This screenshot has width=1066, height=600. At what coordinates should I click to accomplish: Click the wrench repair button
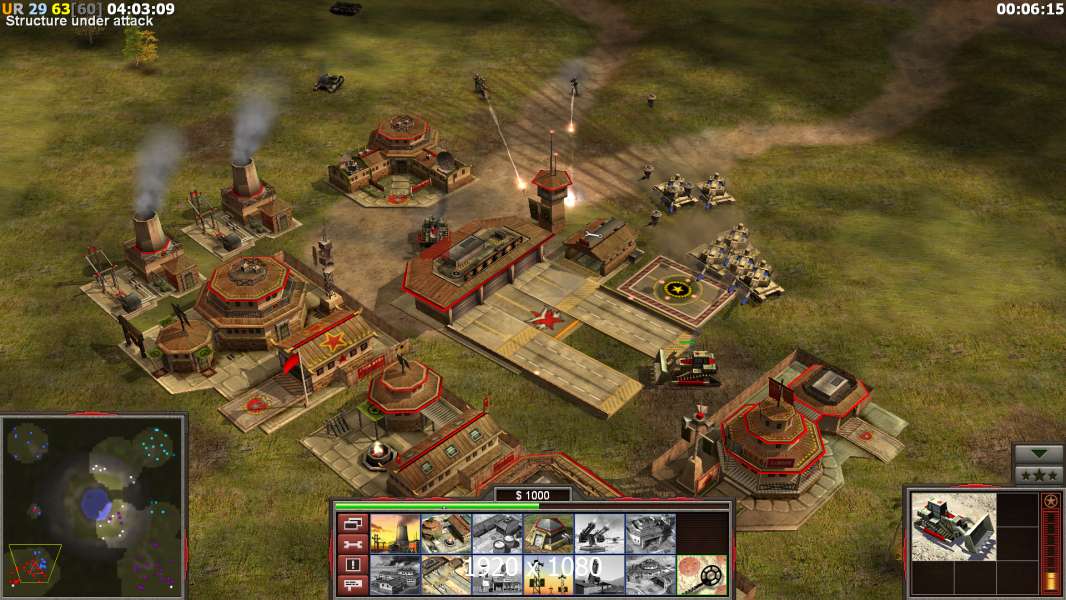352,544
